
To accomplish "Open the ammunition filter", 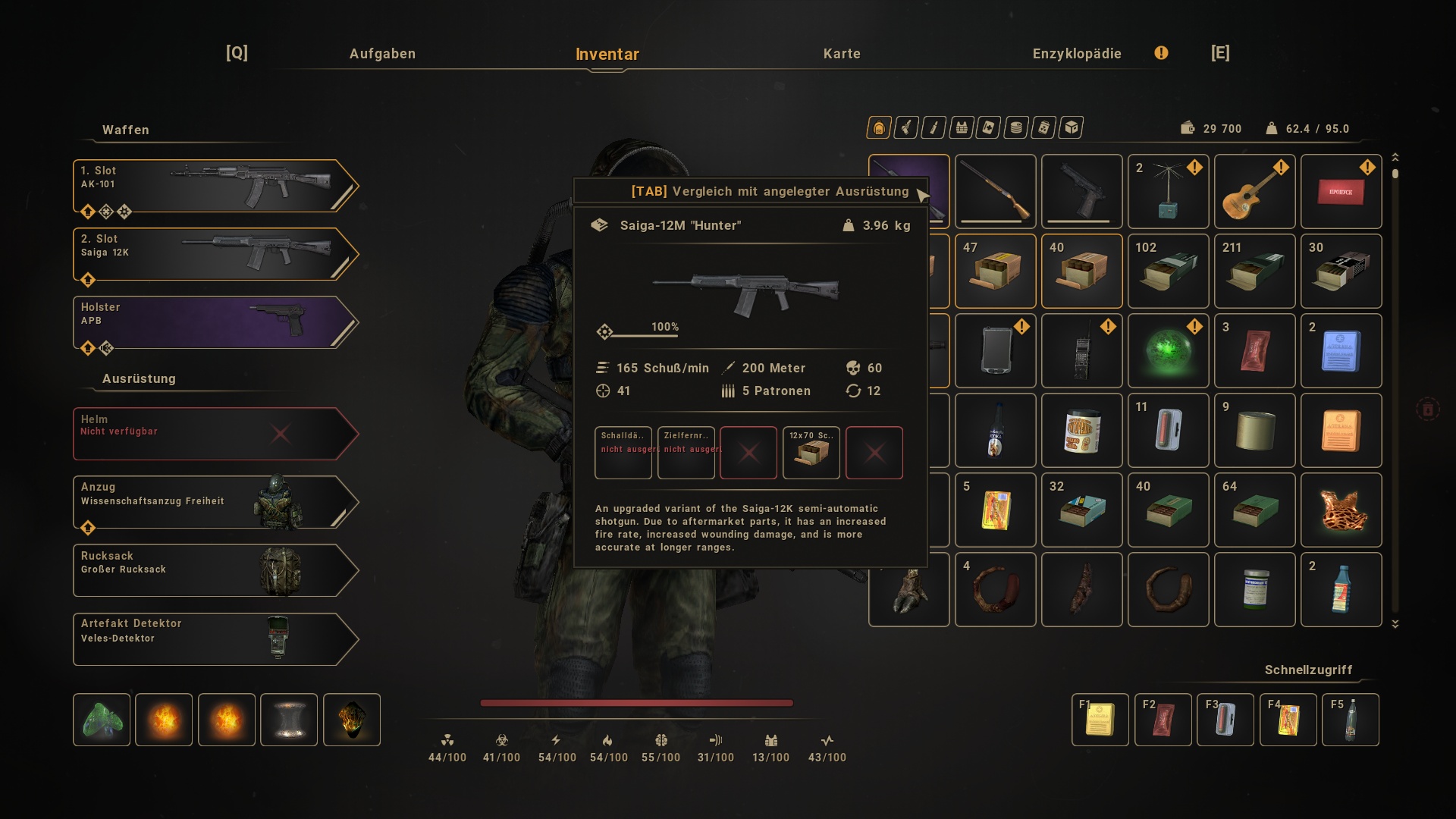I will tap(933, 127).
